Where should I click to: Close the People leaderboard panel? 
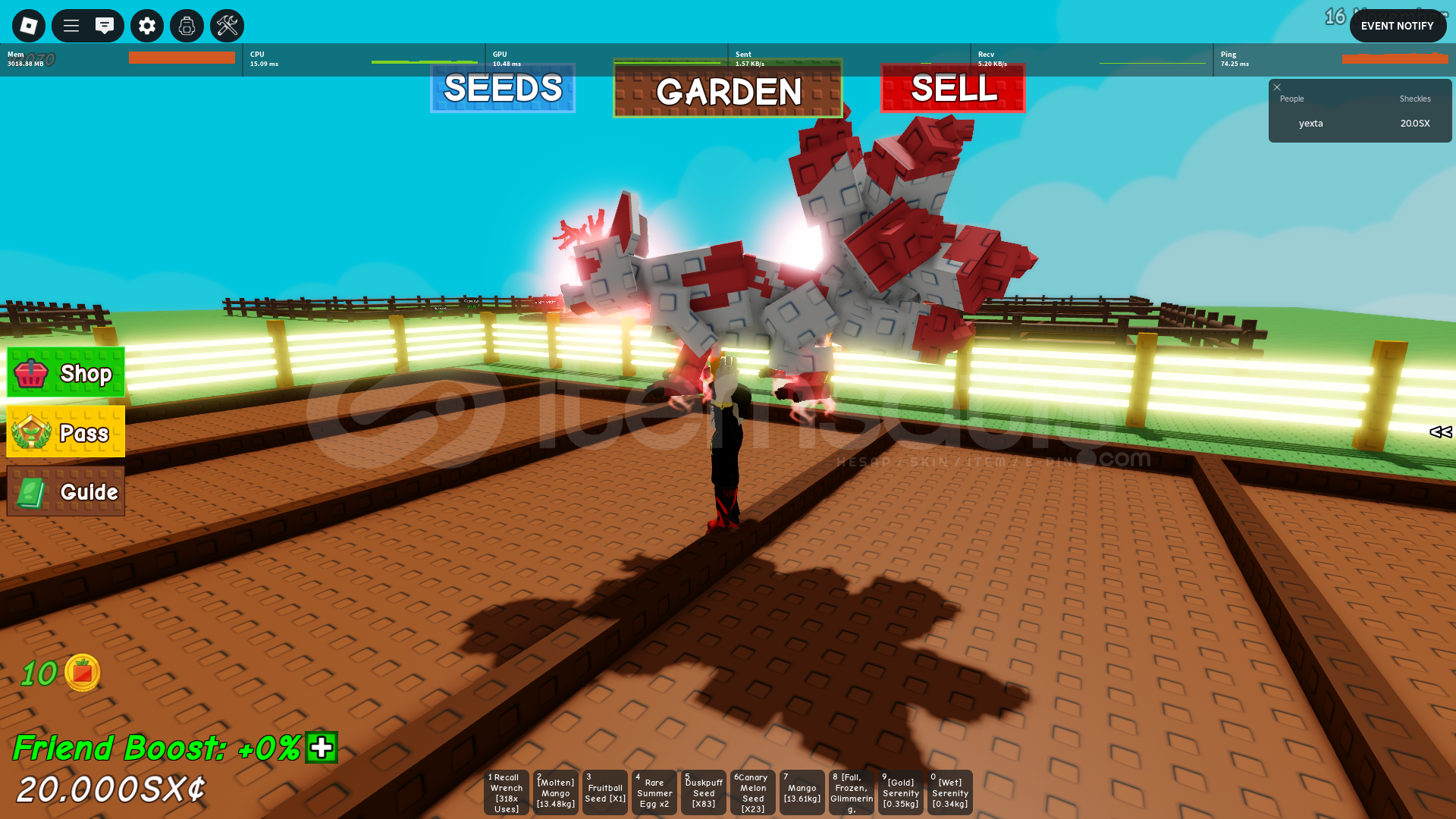[1277, 87]
